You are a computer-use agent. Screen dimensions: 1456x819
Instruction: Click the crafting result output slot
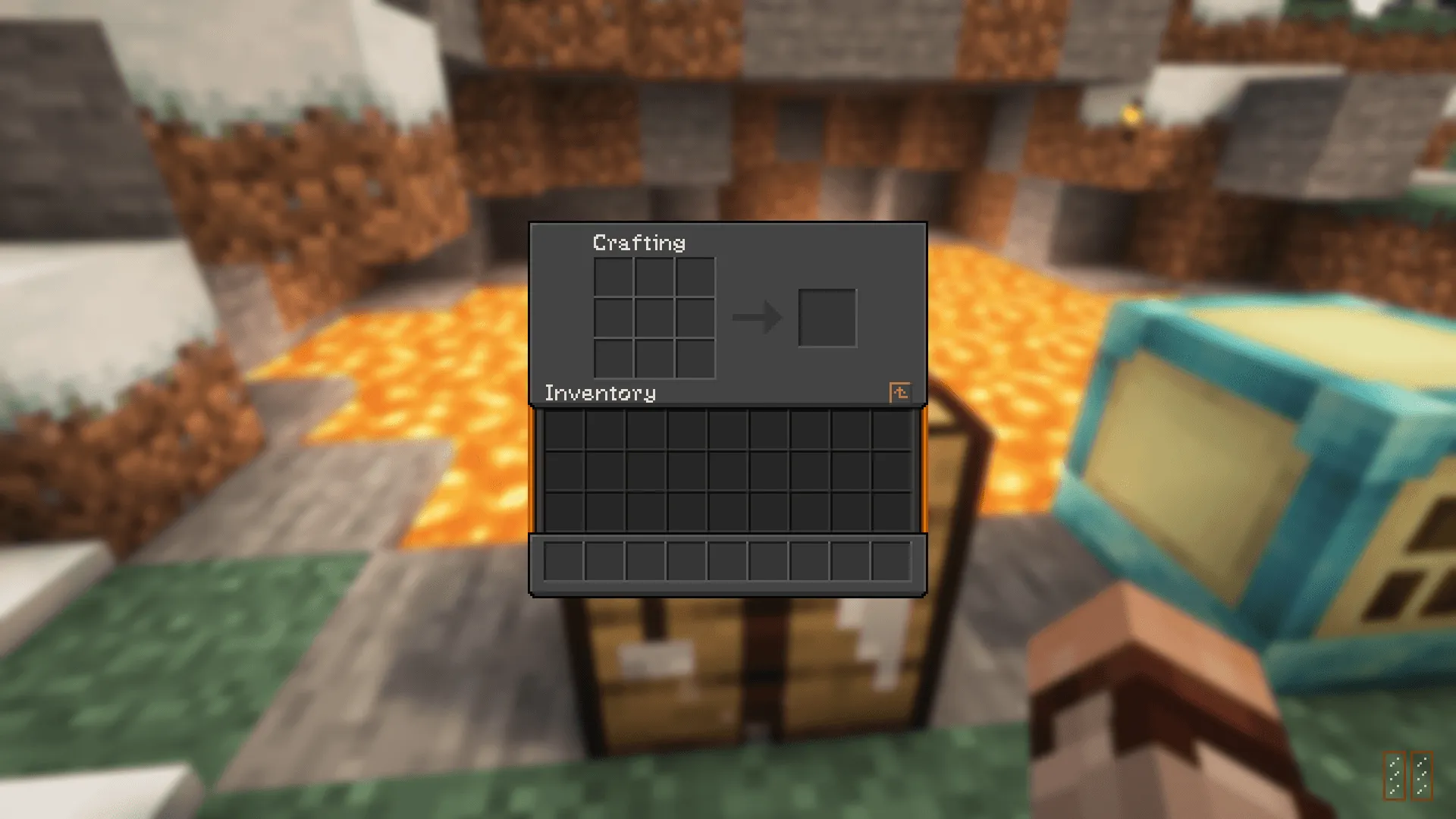827,318
